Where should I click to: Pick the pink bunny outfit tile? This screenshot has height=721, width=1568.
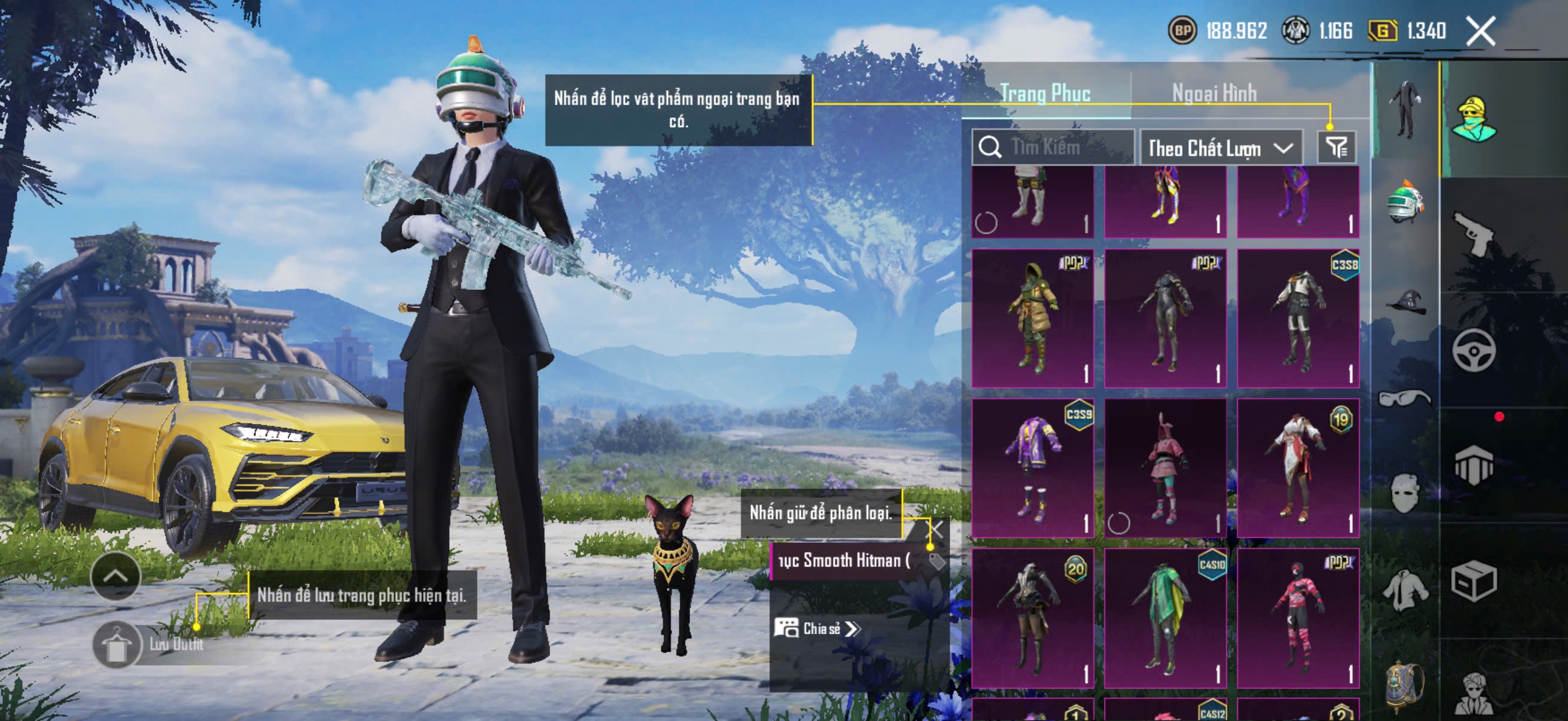tap(1164, 468)
